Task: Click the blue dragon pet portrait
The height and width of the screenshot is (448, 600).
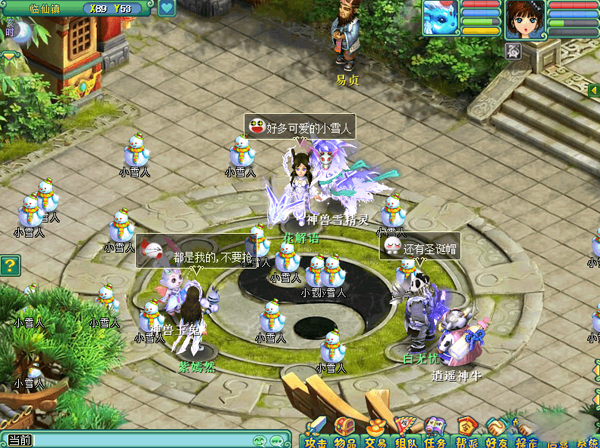Action: 439,18
